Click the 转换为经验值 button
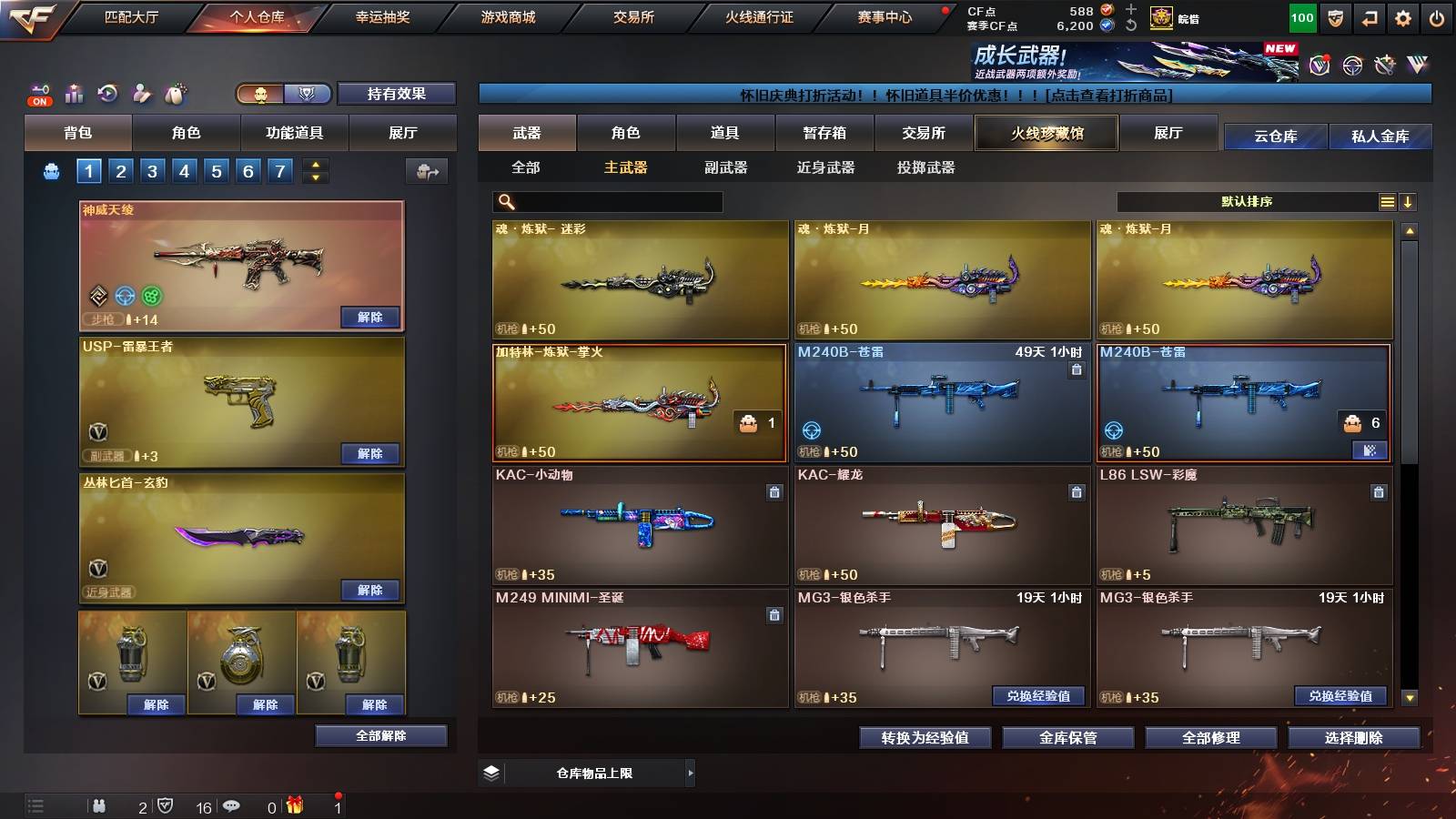 point(925,738)
